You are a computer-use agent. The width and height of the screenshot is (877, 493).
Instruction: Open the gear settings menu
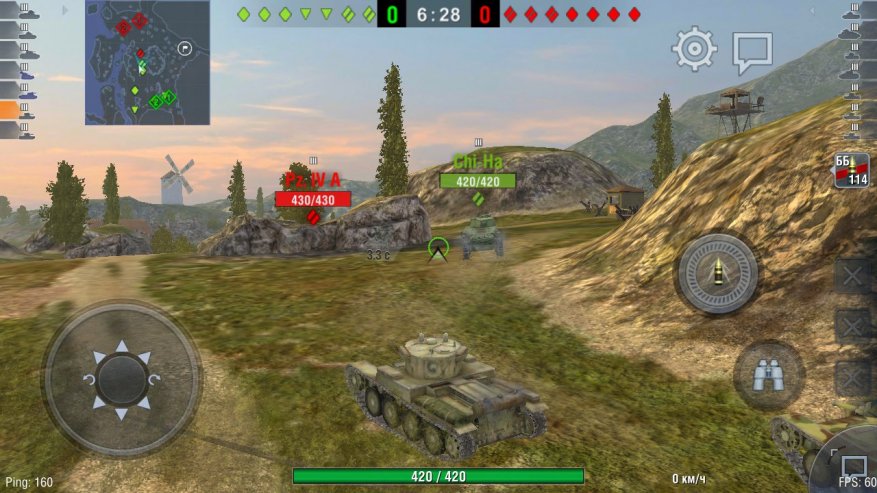694,49
